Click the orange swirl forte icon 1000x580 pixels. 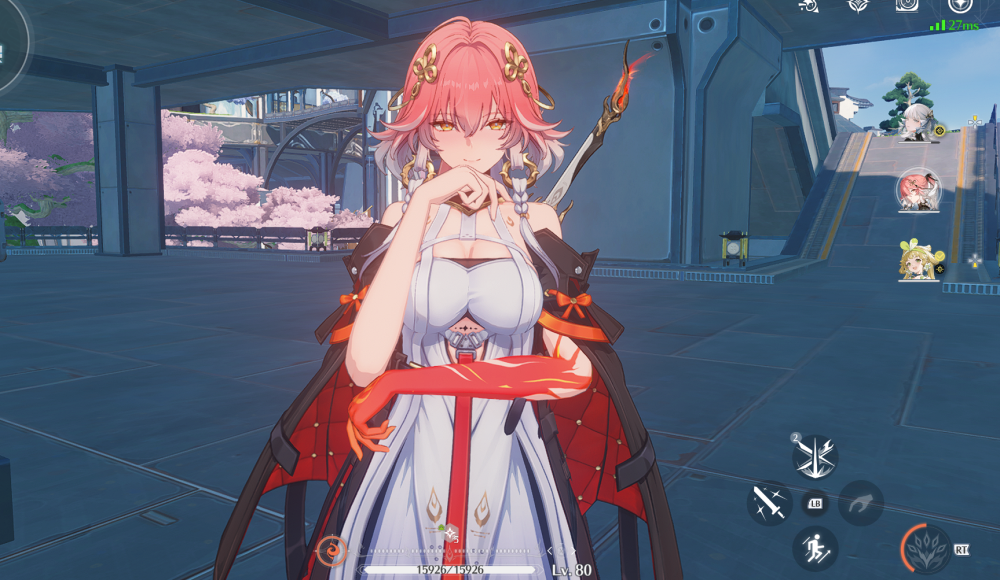point(331,549)
